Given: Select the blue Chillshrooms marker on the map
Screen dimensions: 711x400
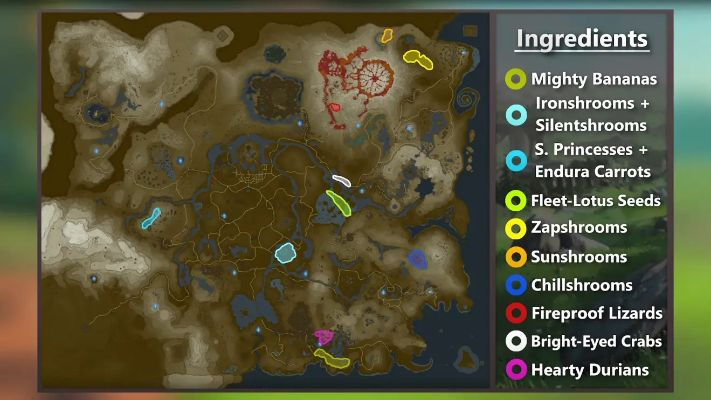Looking at the screenshot, I should pos(418,259).
